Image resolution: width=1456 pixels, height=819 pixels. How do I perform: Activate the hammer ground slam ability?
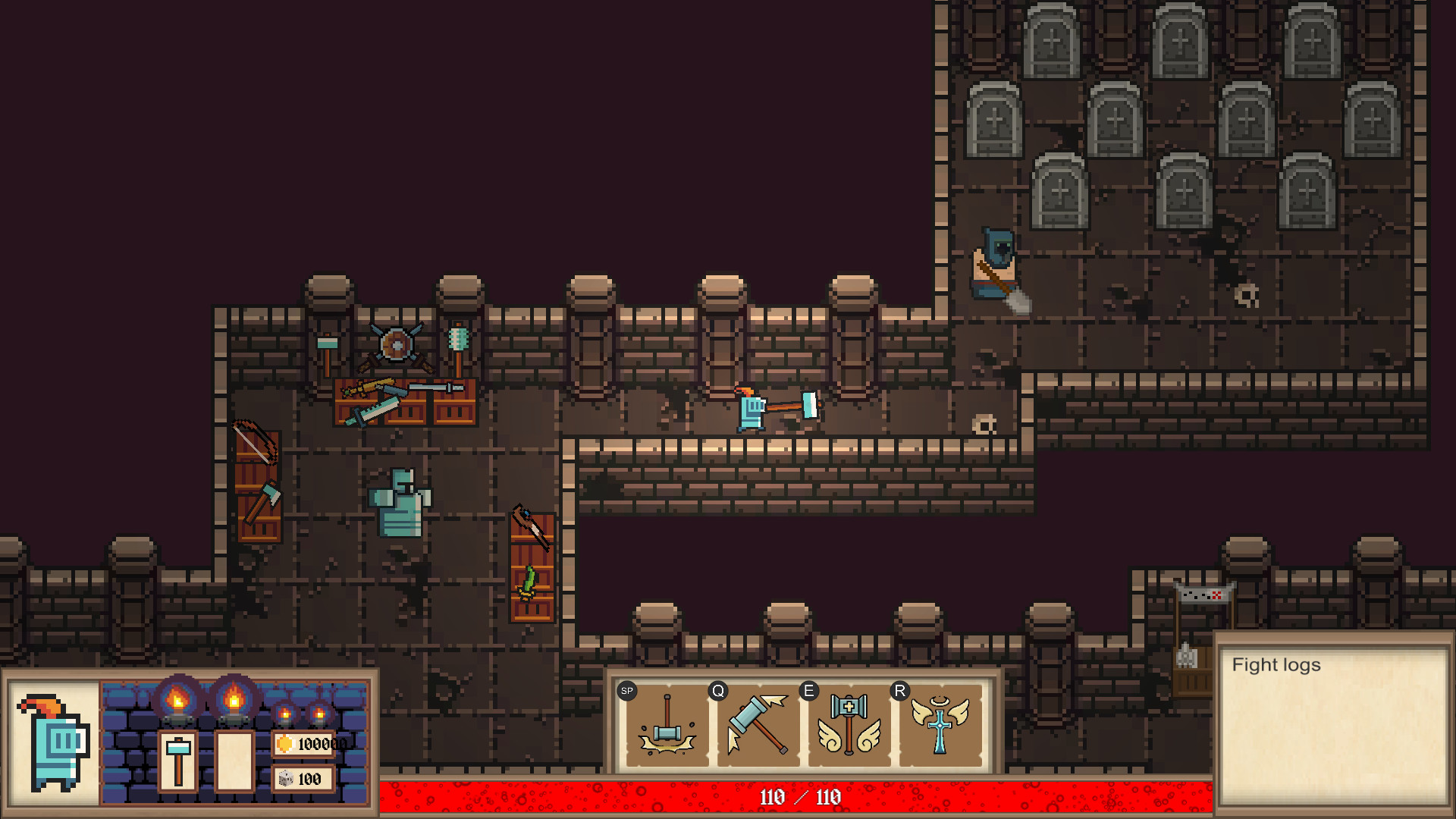(667, 726)
